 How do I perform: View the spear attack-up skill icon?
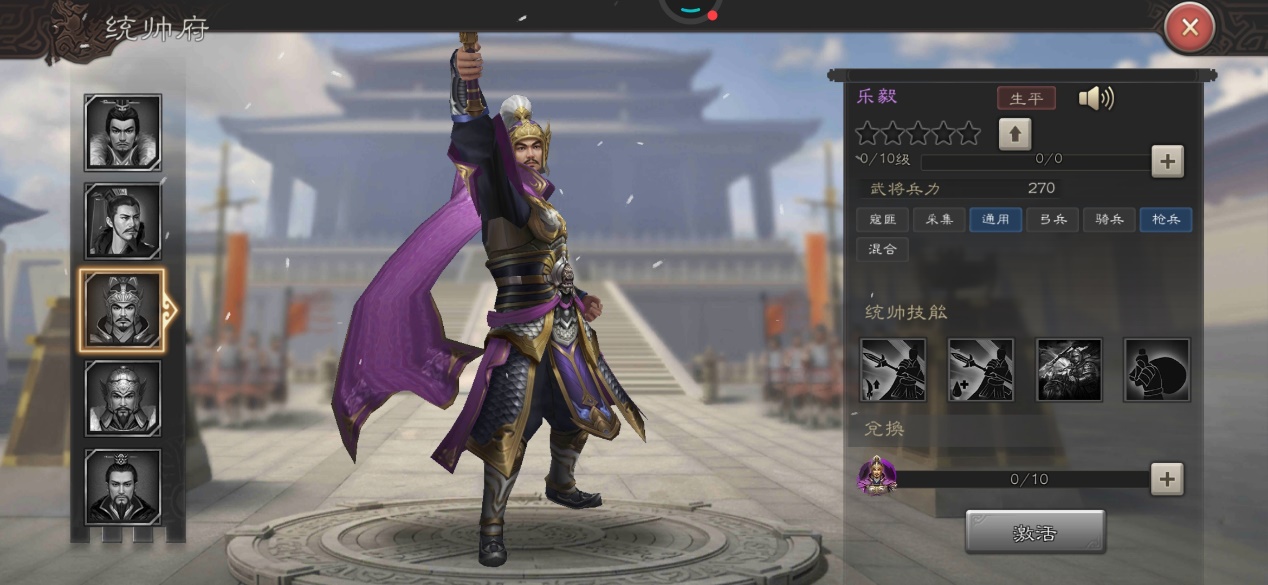click(x=893, y=370)
